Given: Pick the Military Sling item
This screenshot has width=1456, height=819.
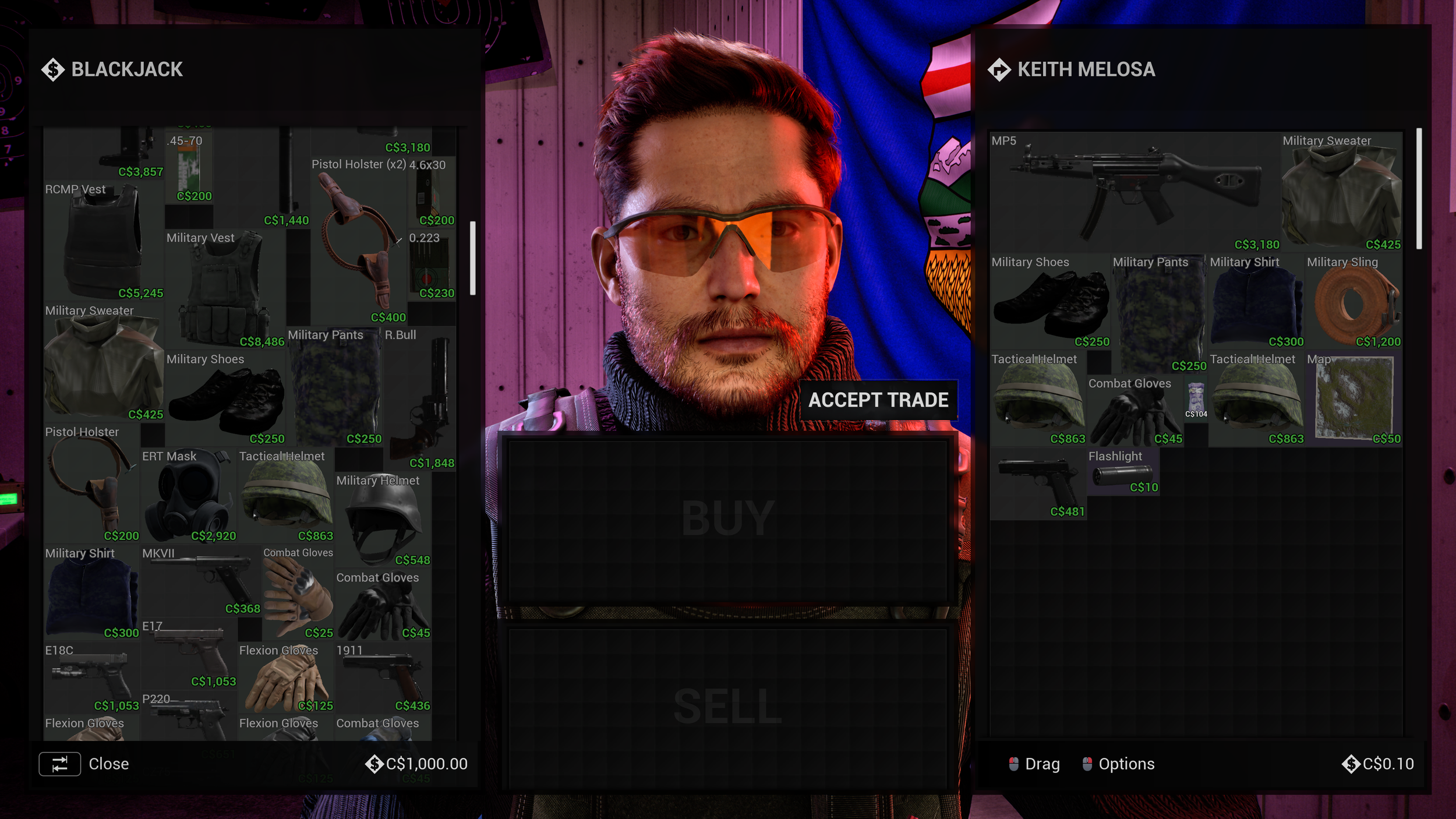Looking at the screenshot, I should [1353, 303].
